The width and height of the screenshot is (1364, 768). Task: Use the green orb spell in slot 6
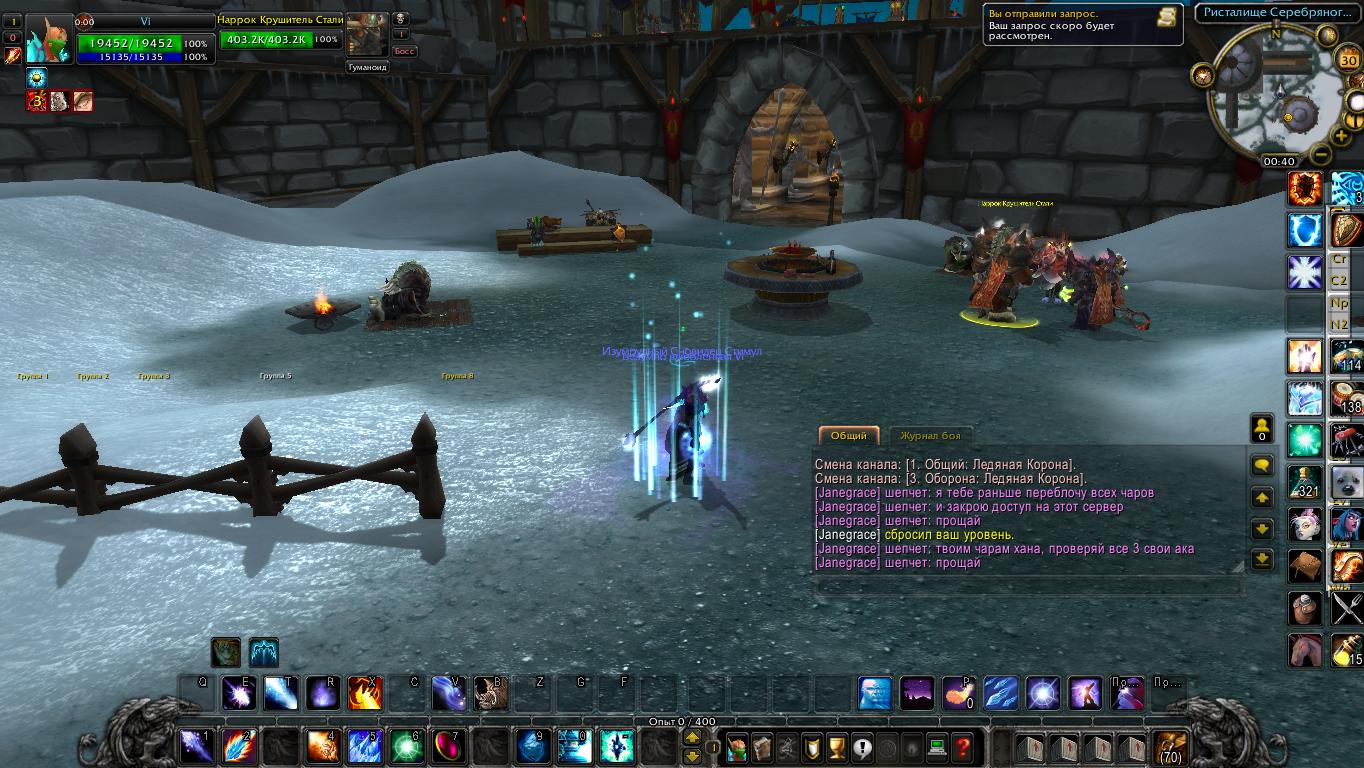coord(405,746)
